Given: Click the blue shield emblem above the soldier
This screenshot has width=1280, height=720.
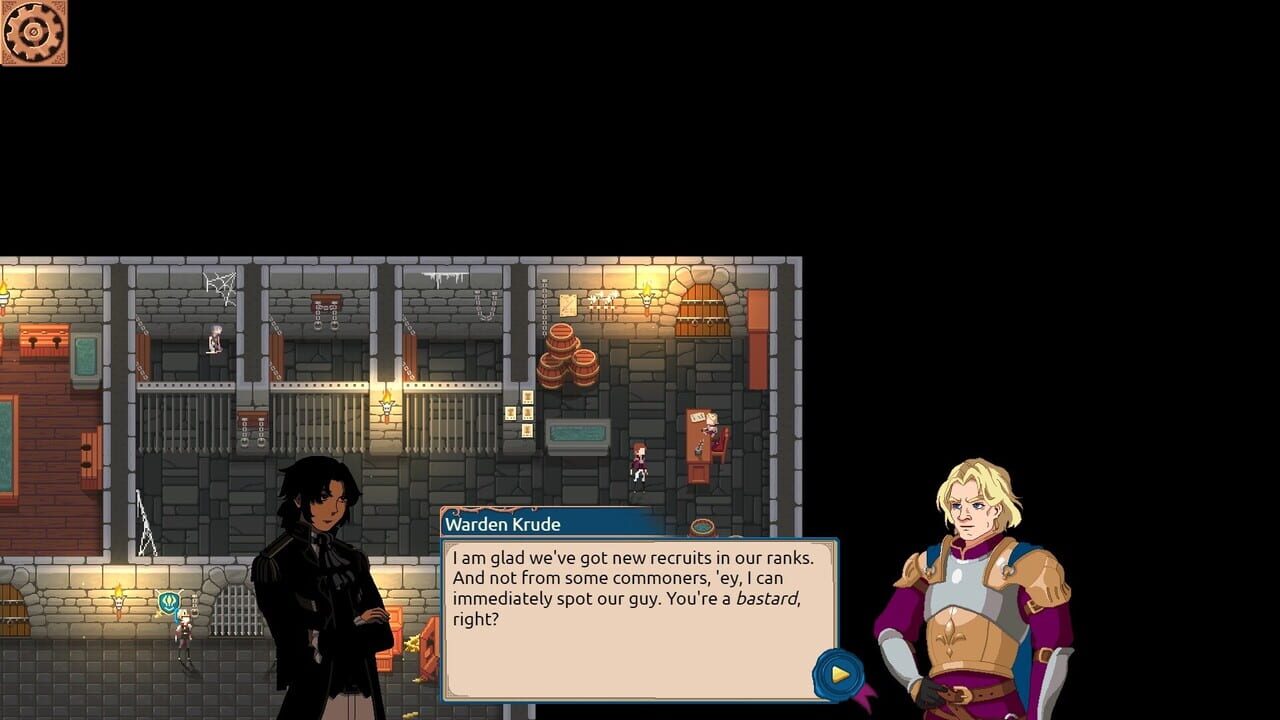Looking at the screenshot, I should (x=169, y=600).
